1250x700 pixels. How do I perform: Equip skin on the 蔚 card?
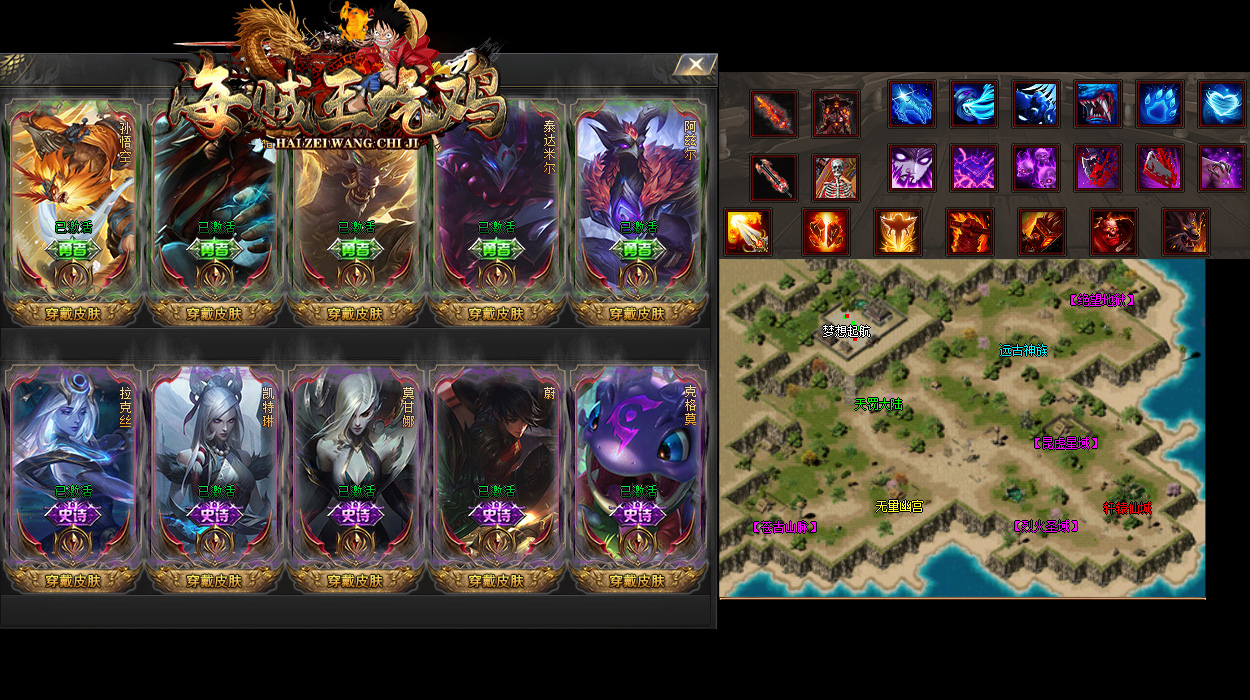496,580
